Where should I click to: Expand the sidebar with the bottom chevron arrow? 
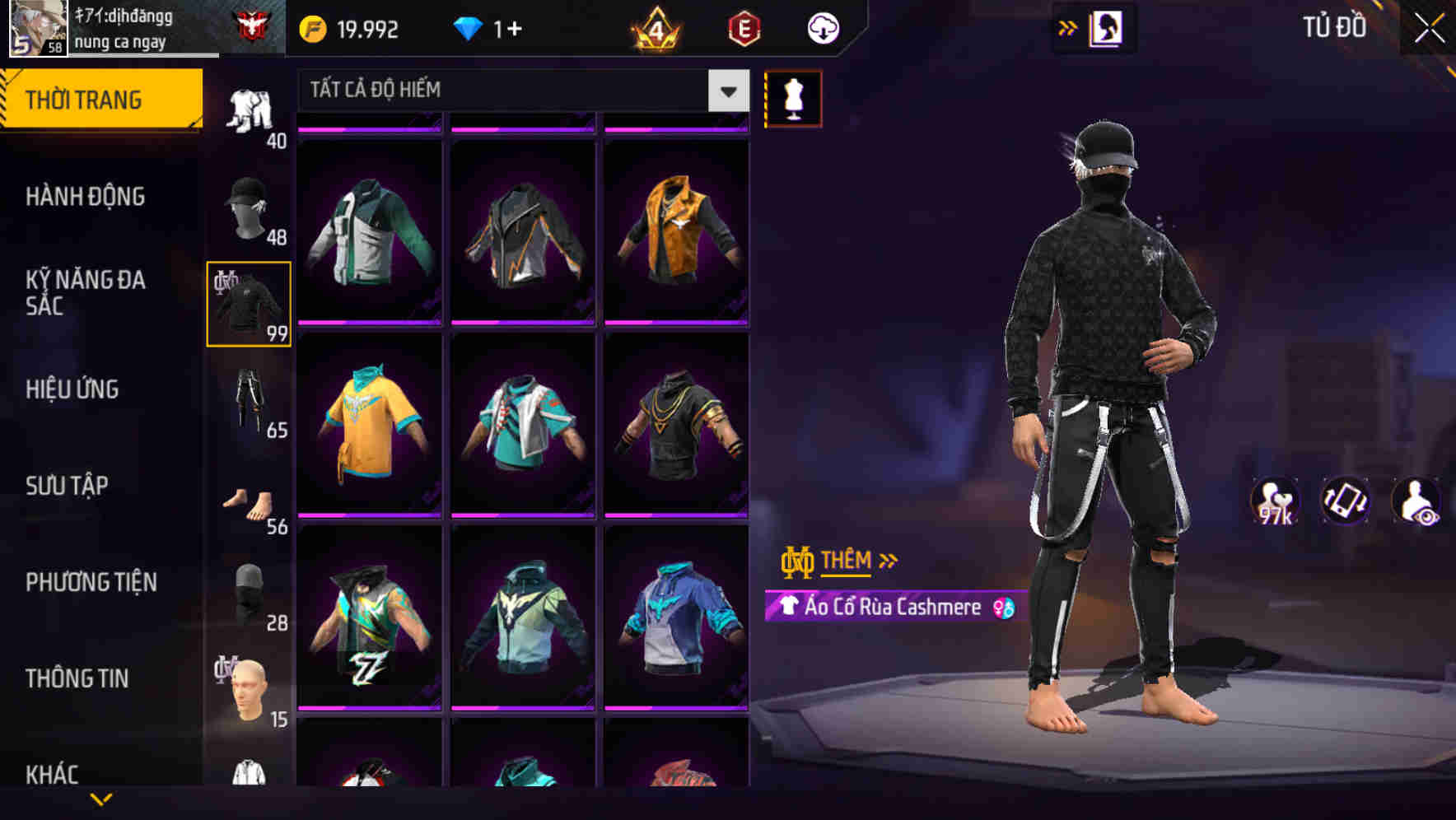(x=101, y=799)
